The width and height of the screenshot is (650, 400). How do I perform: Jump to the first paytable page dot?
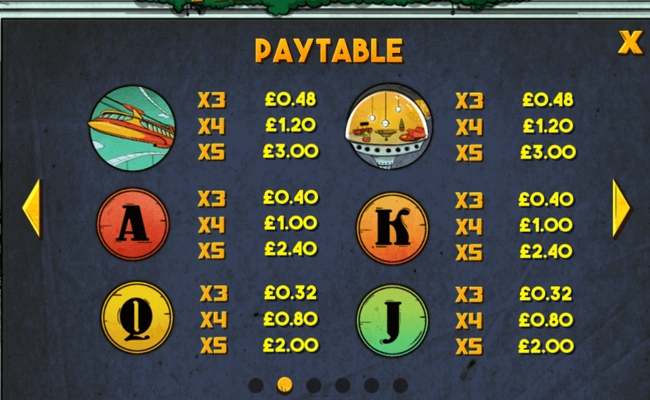coord(255,385)
